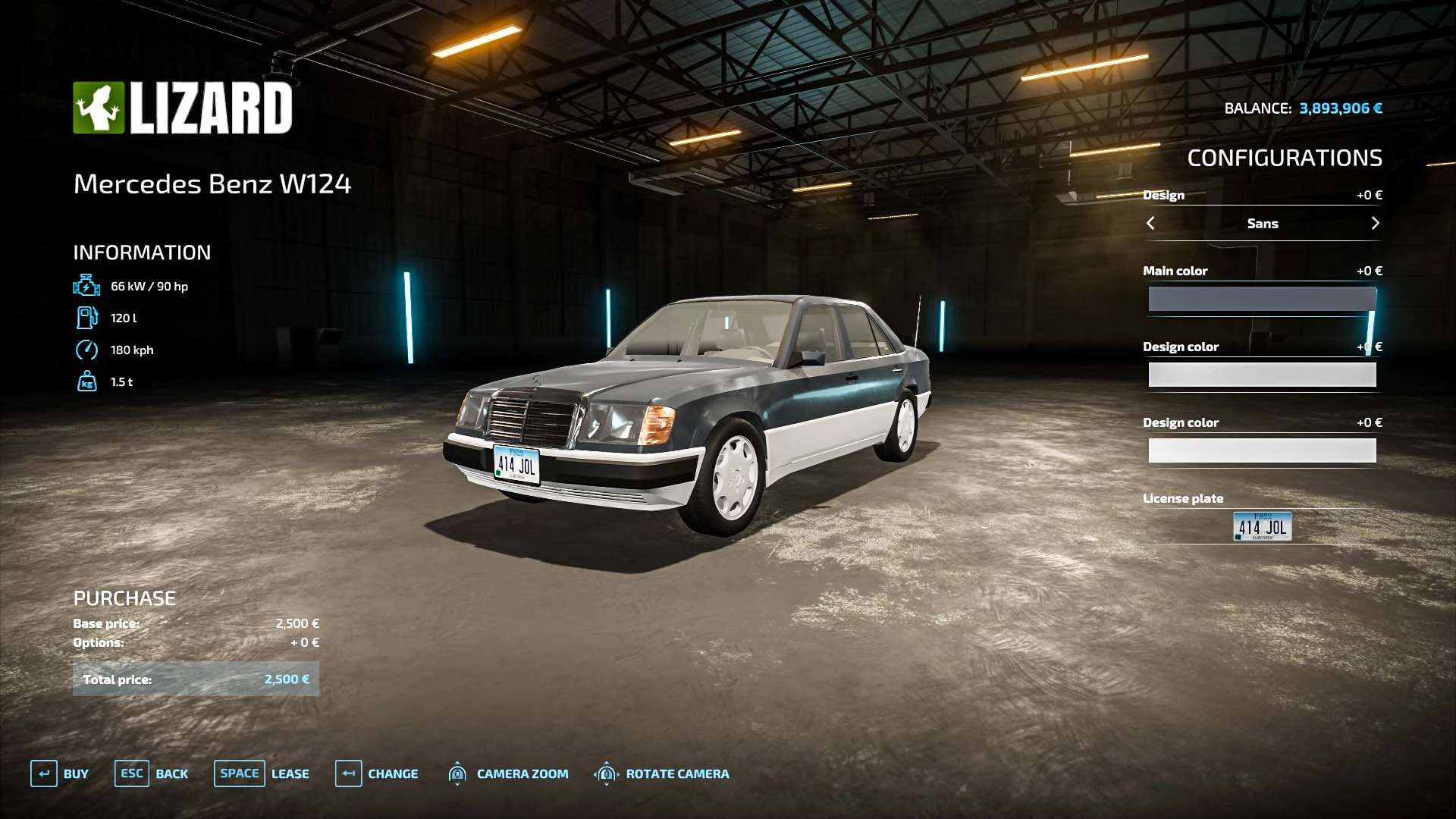Go back from the configuration screen
The width and height of the screenshot is (1456, 819).
coord(152,773)
